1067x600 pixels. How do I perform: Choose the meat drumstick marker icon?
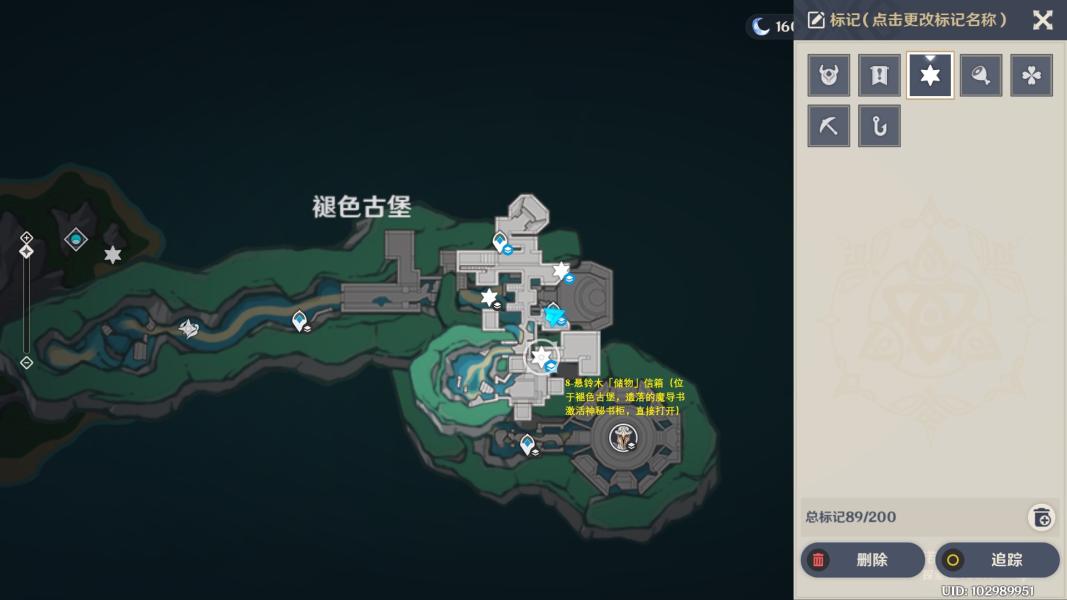[981, 76]
